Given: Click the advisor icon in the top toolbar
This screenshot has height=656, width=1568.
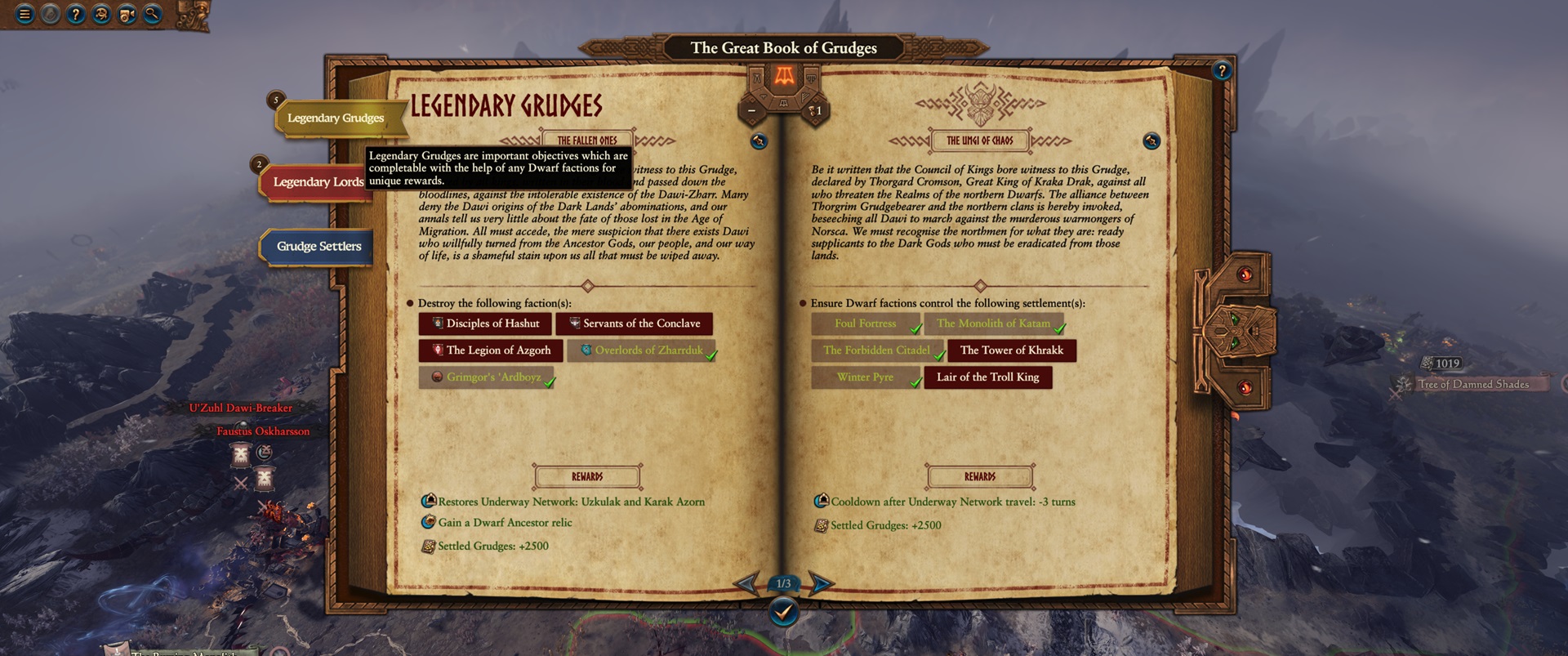Looking at the screenshot, I should click(x=100, y=14).
